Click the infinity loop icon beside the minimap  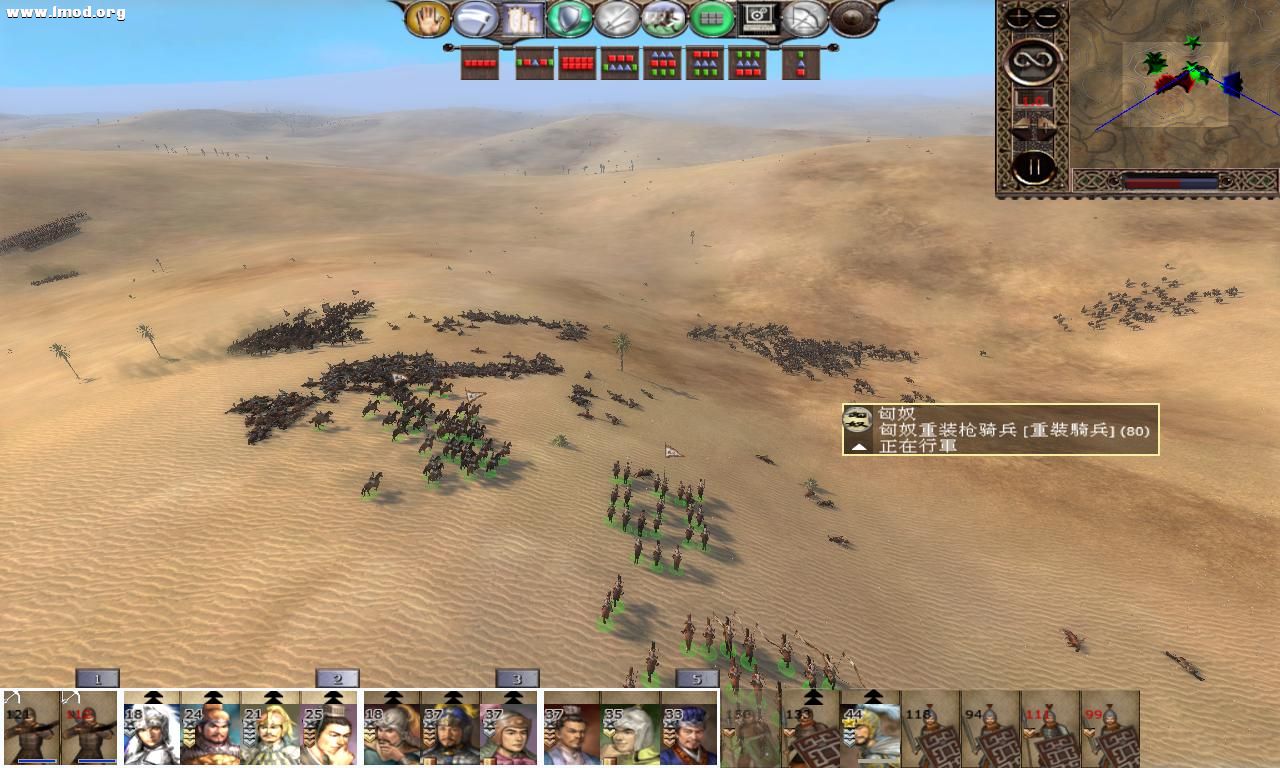click(x=1034, y=60)
